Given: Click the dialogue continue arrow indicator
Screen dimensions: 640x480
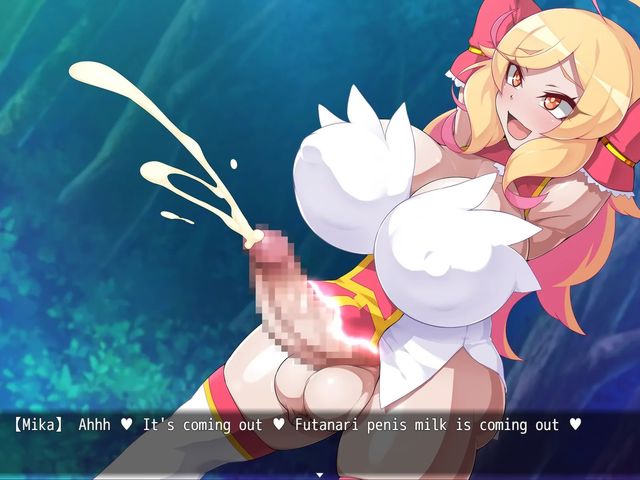Looking at the screenshot, I should (320, 474).
